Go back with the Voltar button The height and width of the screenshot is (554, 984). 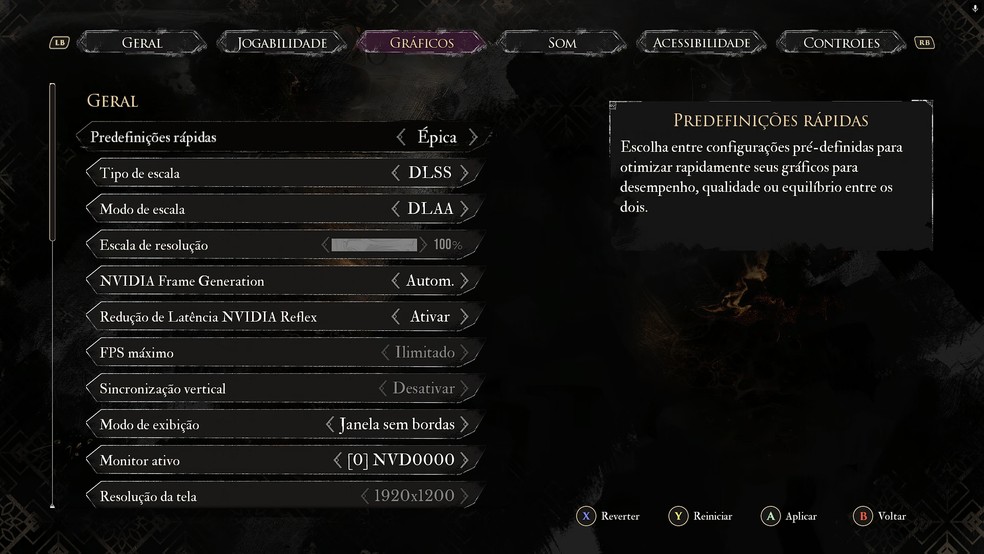click(x=880, y=516)
